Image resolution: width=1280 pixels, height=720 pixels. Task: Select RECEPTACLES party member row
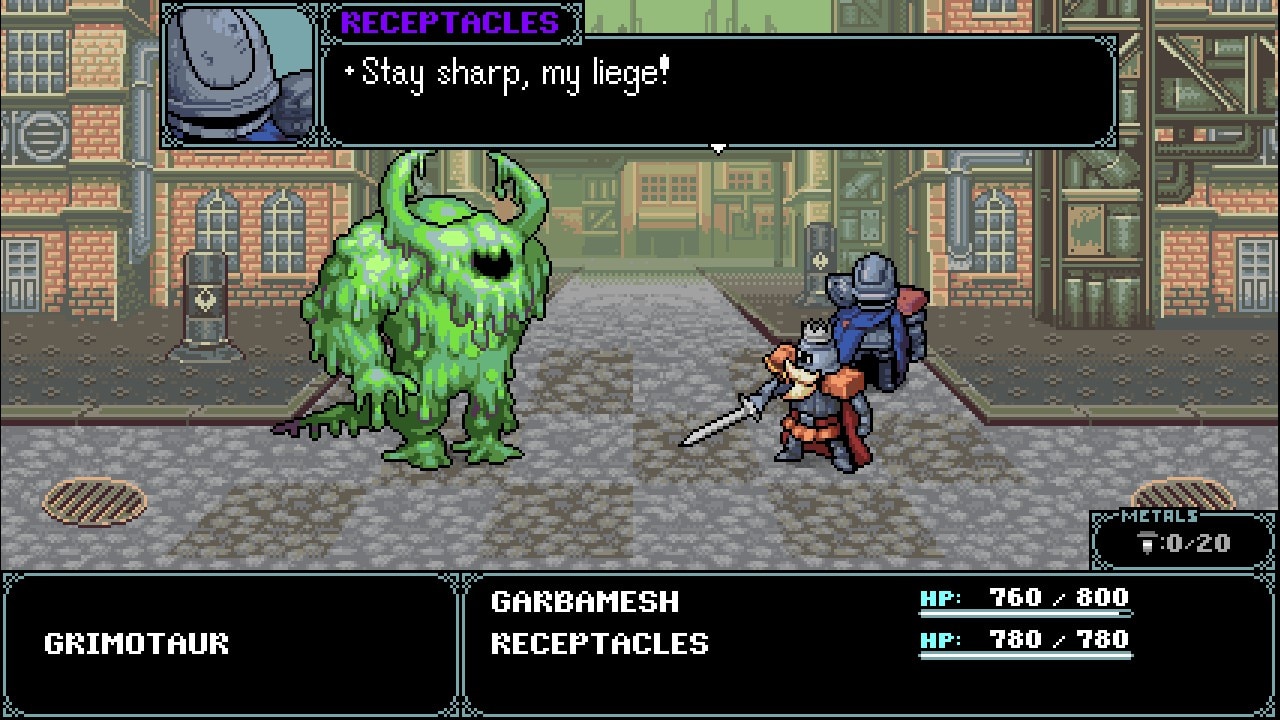(x=600, y=643)
